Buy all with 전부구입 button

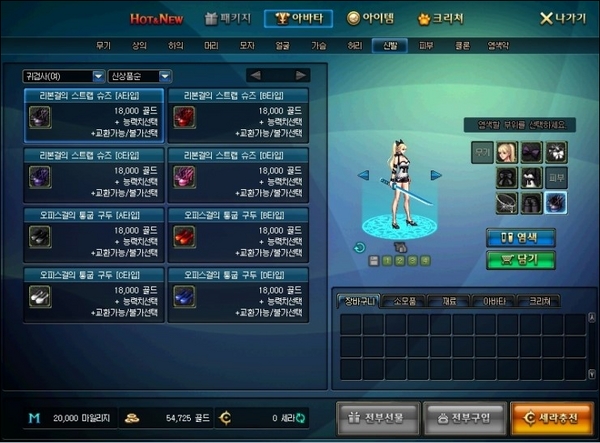464,416
